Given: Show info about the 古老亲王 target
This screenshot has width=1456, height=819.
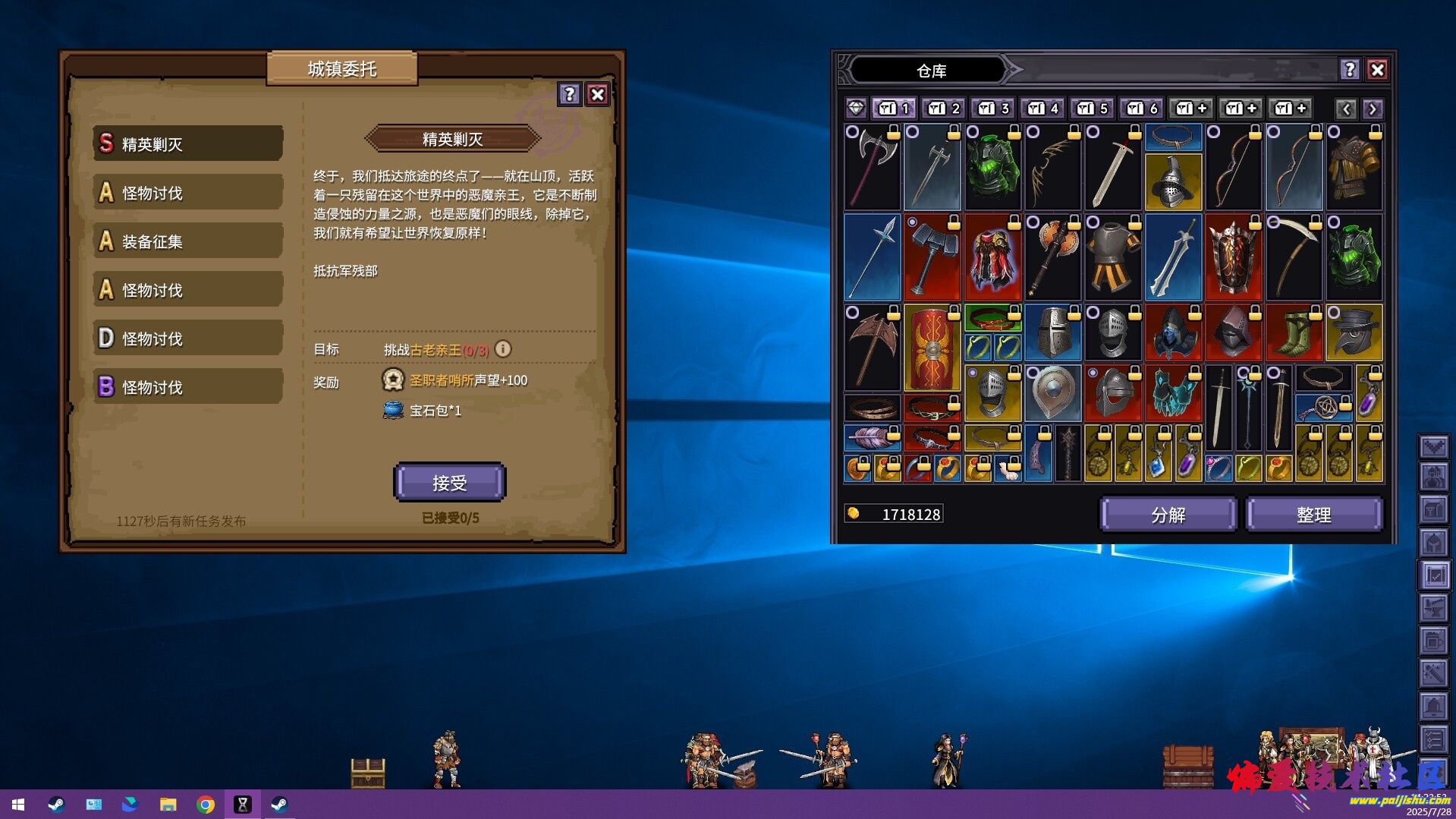Looking at the screenshot, I should pyautogui.click(x=503, y=349).
